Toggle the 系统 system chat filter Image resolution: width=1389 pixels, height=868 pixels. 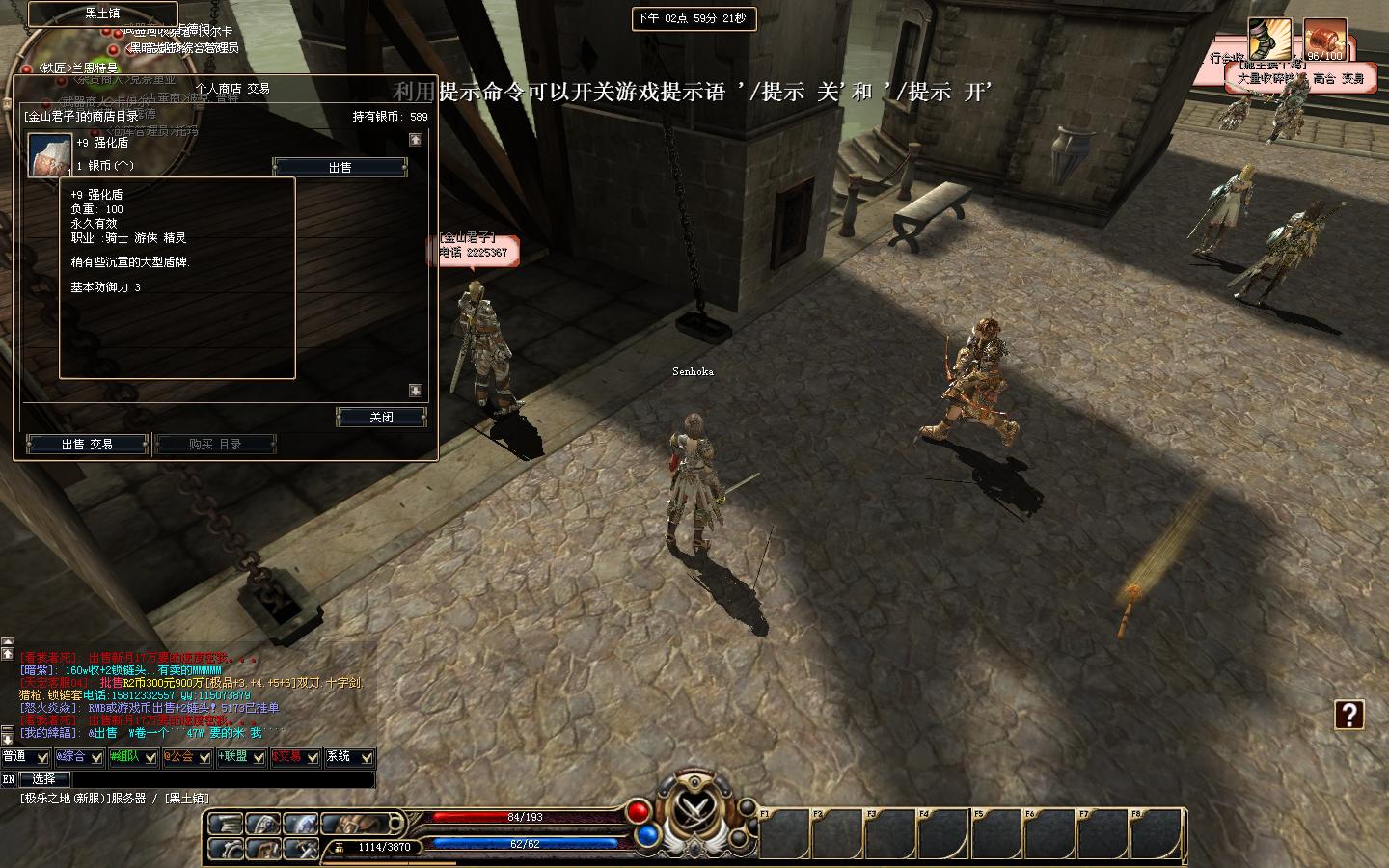click(x=349, y=757)
